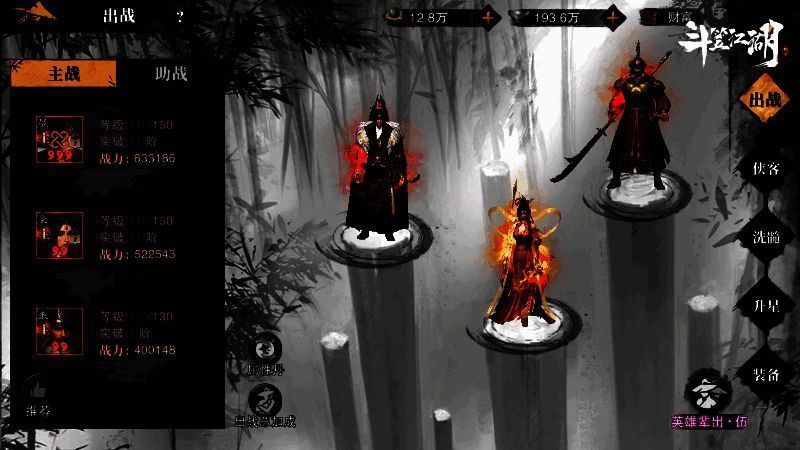Switch to the 主战 tab

[x=62, y=74]
